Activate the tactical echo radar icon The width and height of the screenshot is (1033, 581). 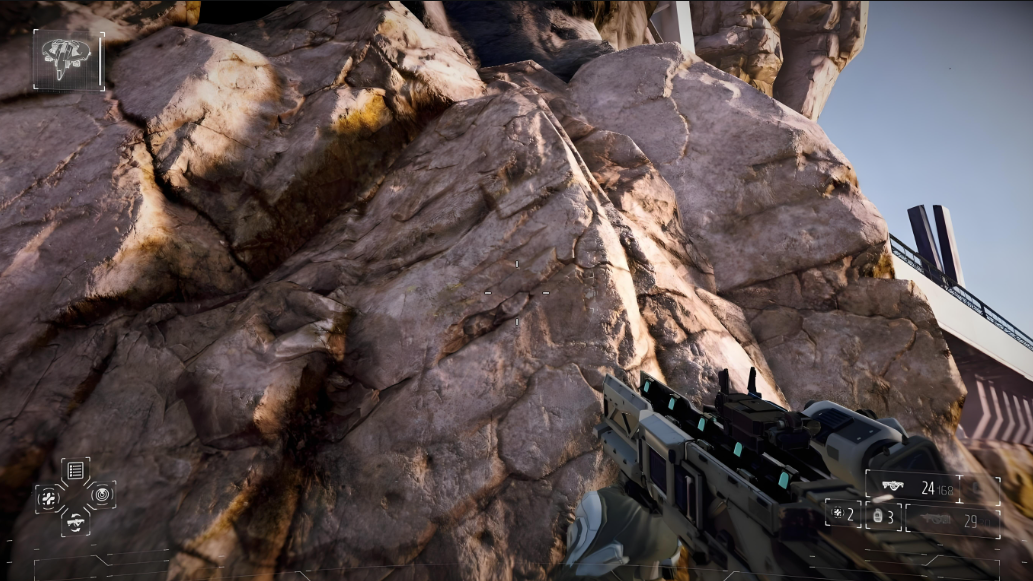coord(102,494)
